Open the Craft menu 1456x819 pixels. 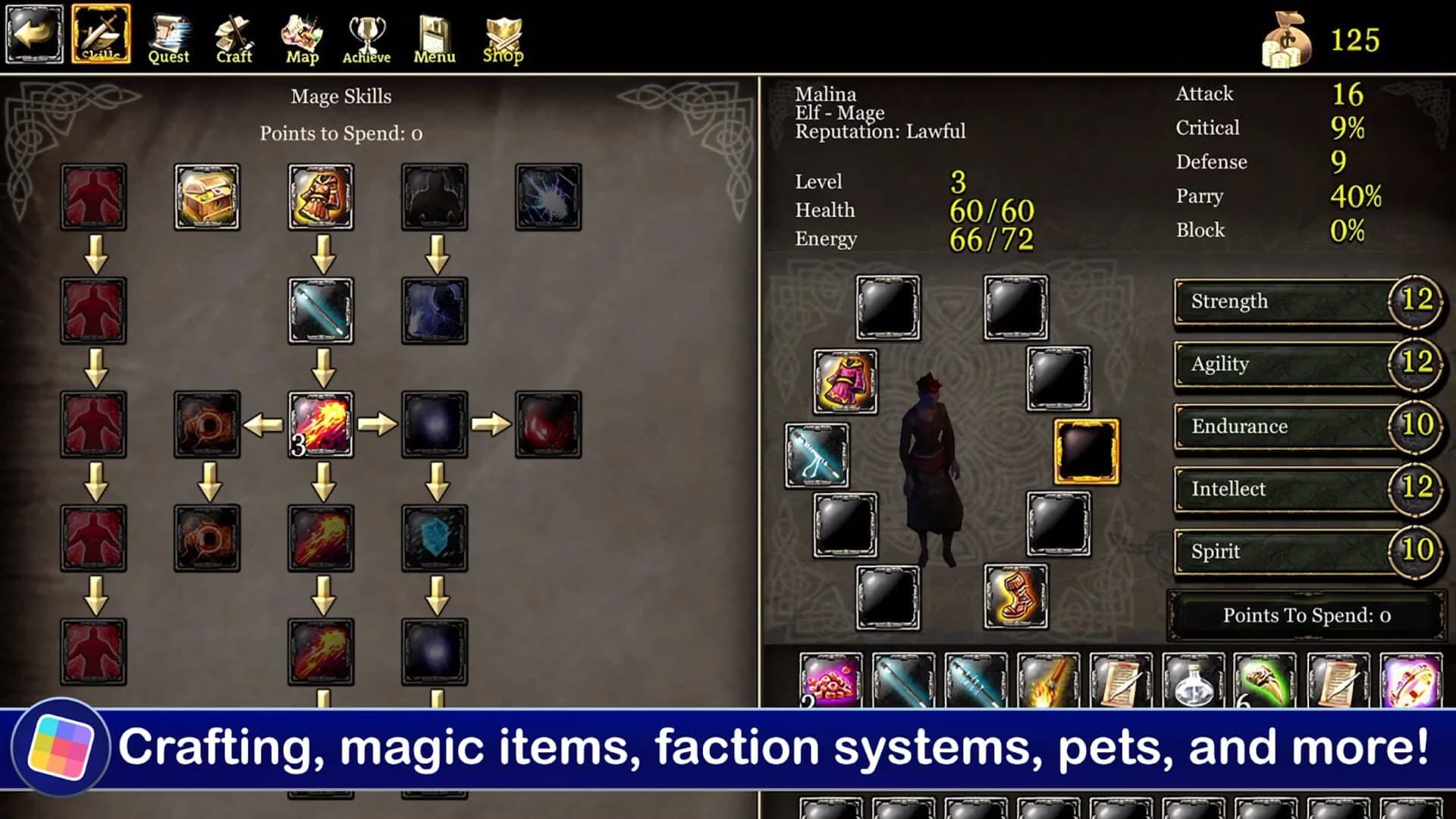pyautogui.click(x=234, y=36)
